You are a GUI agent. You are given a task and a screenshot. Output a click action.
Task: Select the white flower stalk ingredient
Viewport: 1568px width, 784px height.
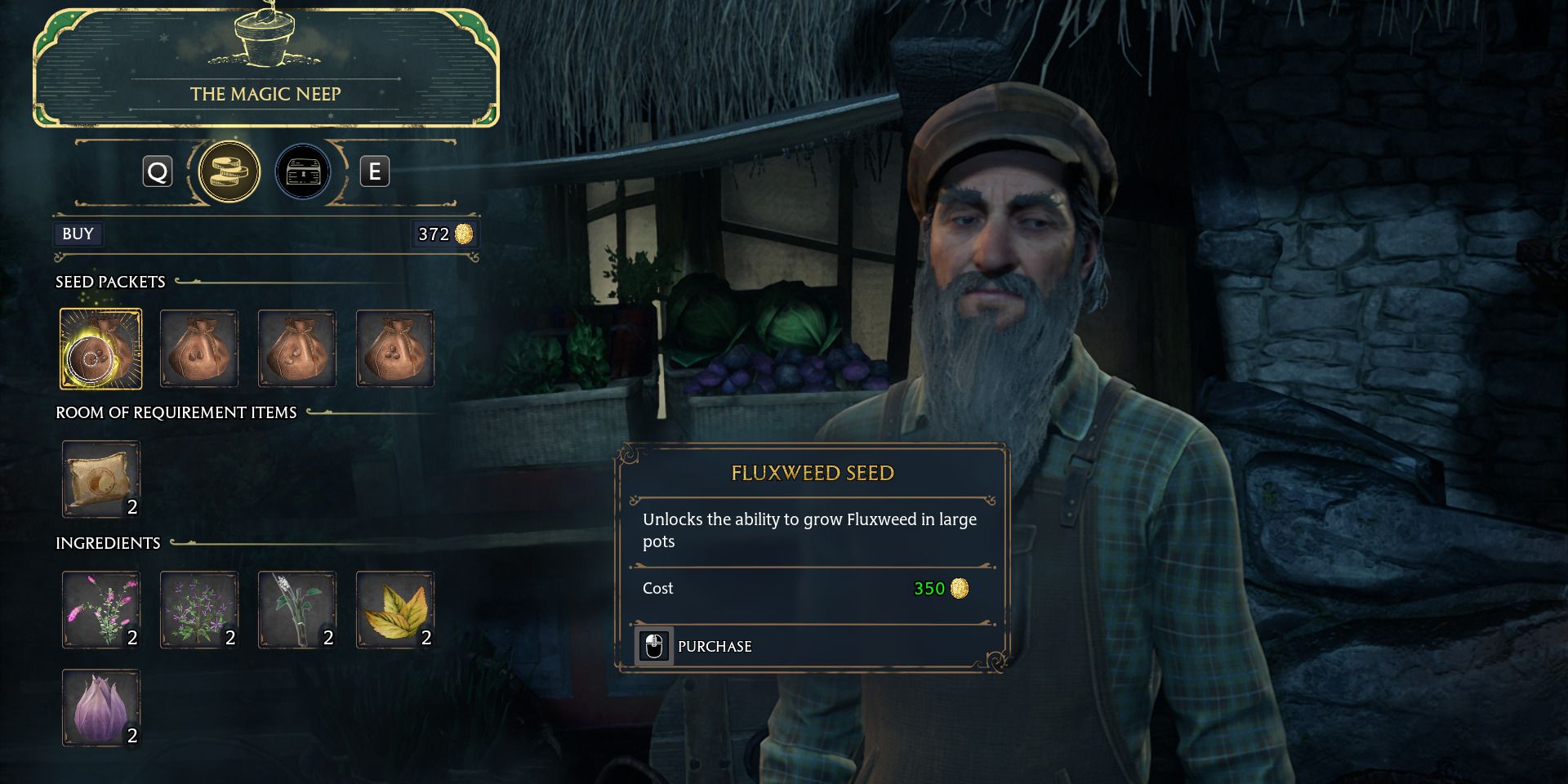296,610
